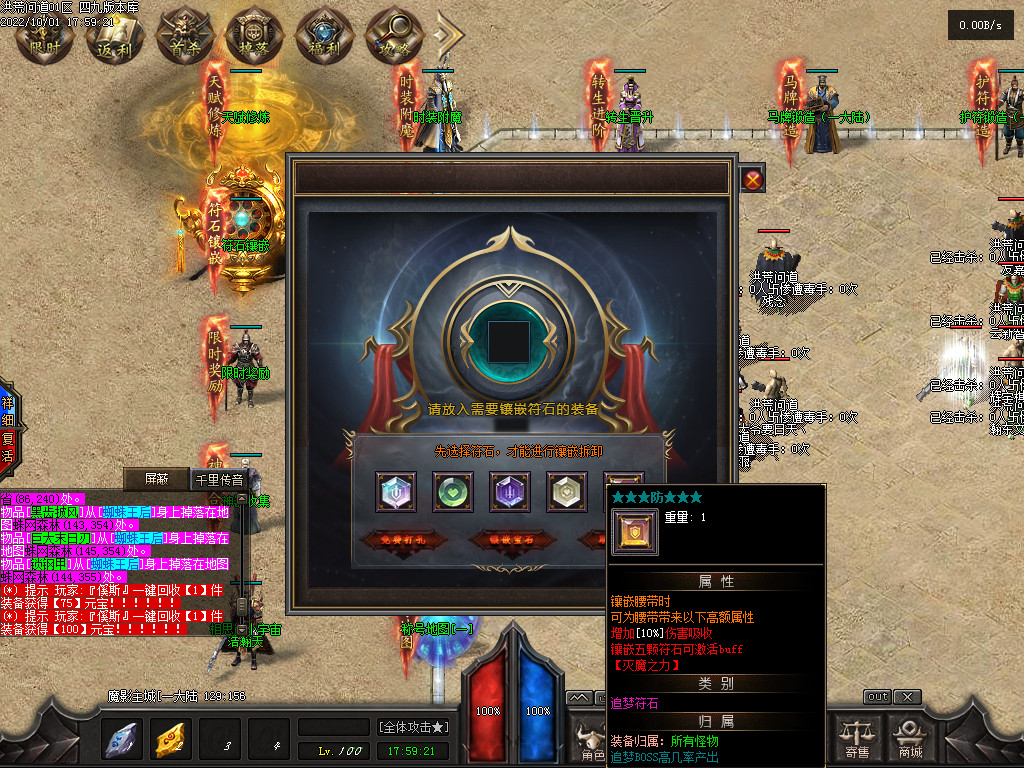Open the 返利 rebate book icon
1024x768 pixels.
(x=114, y=36)
